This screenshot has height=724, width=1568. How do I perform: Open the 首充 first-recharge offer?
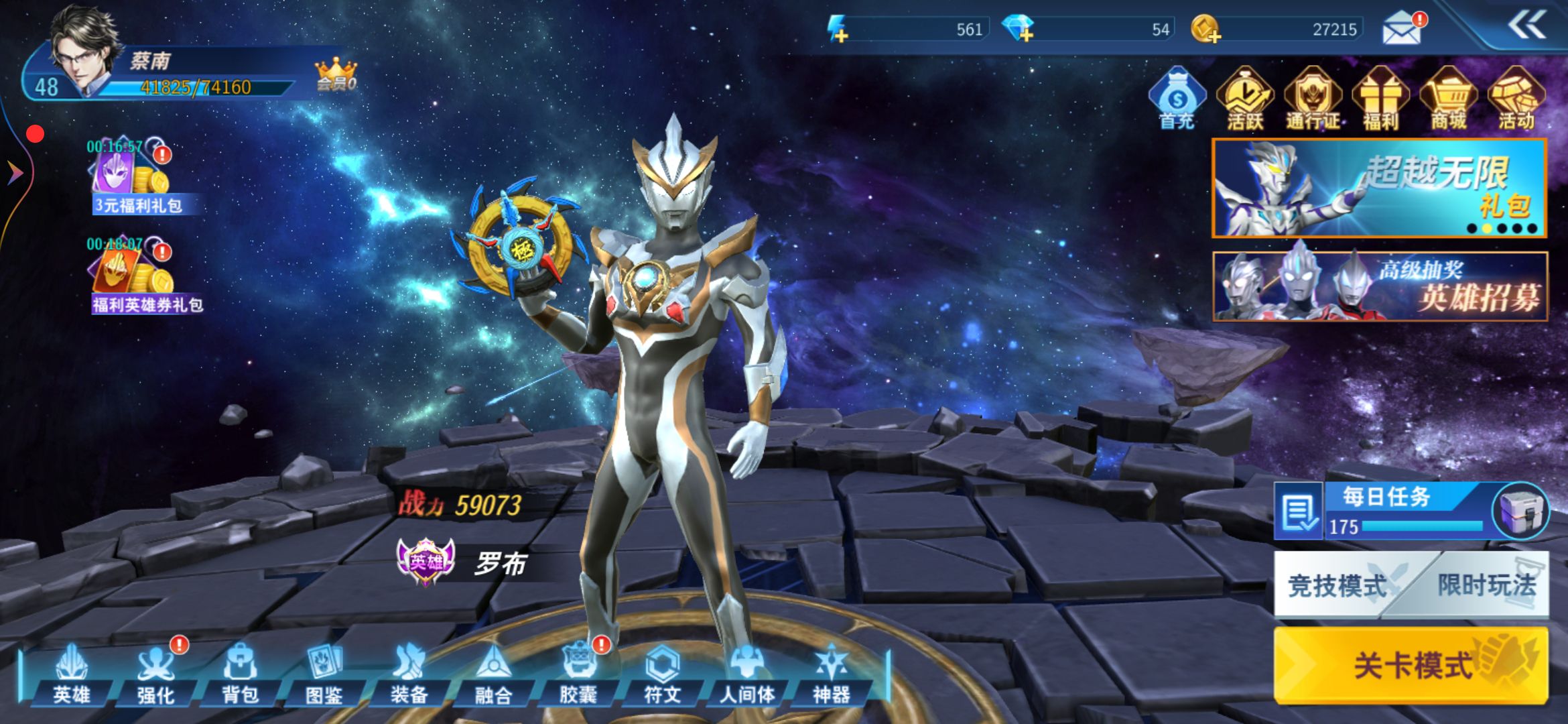[1177, 99]
